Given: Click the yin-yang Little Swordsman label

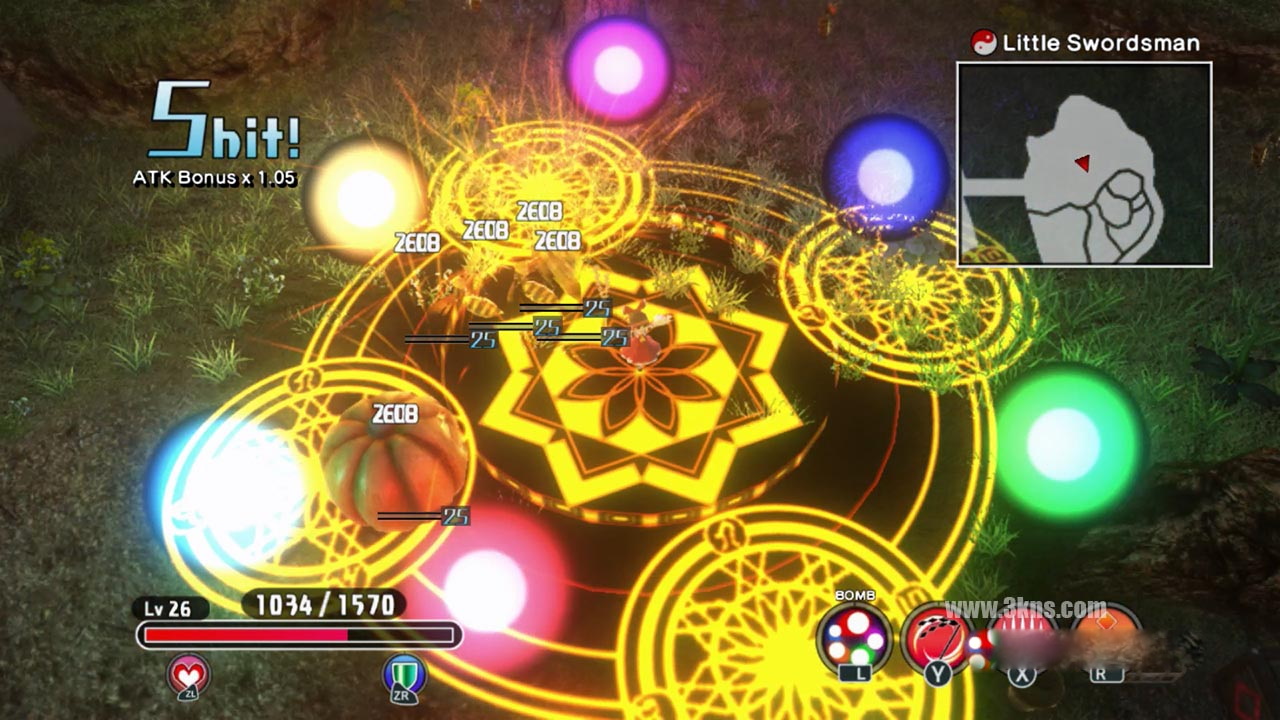Looking at the screenshot, I should (x=1086, y=42).
